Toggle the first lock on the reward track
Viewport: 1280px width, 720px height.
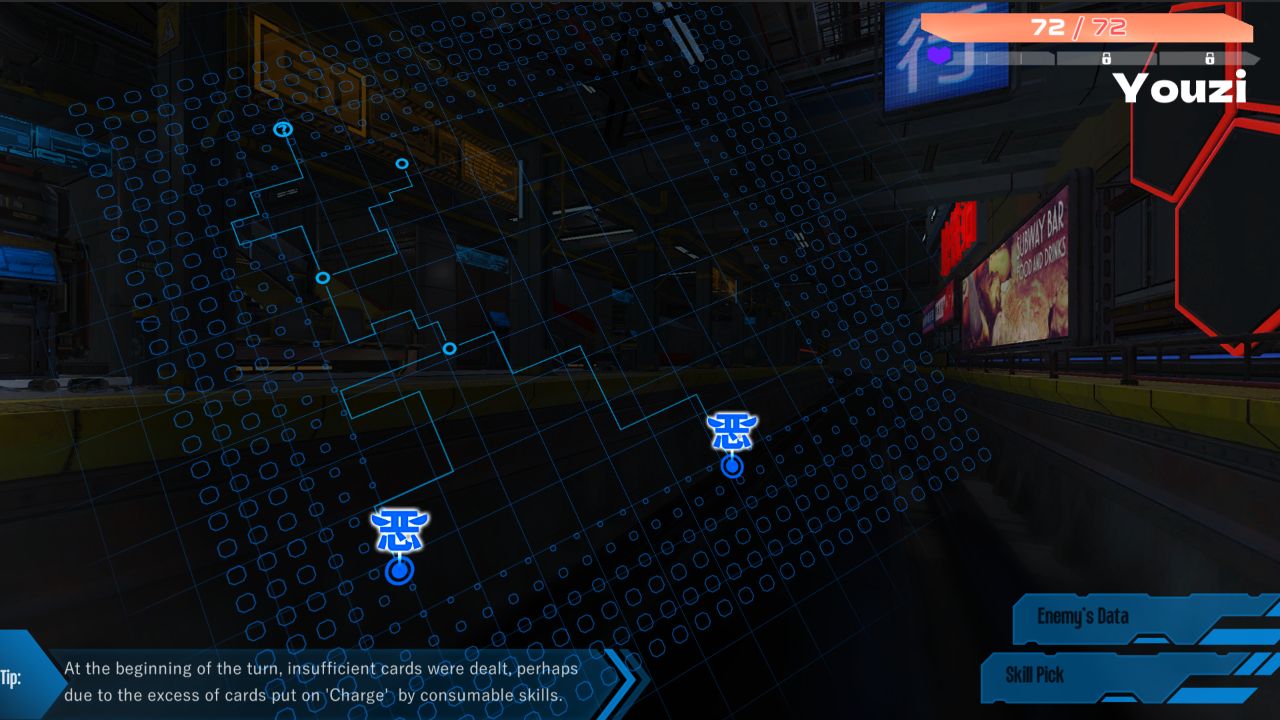pyautogui.click(x=1106, y=57)
